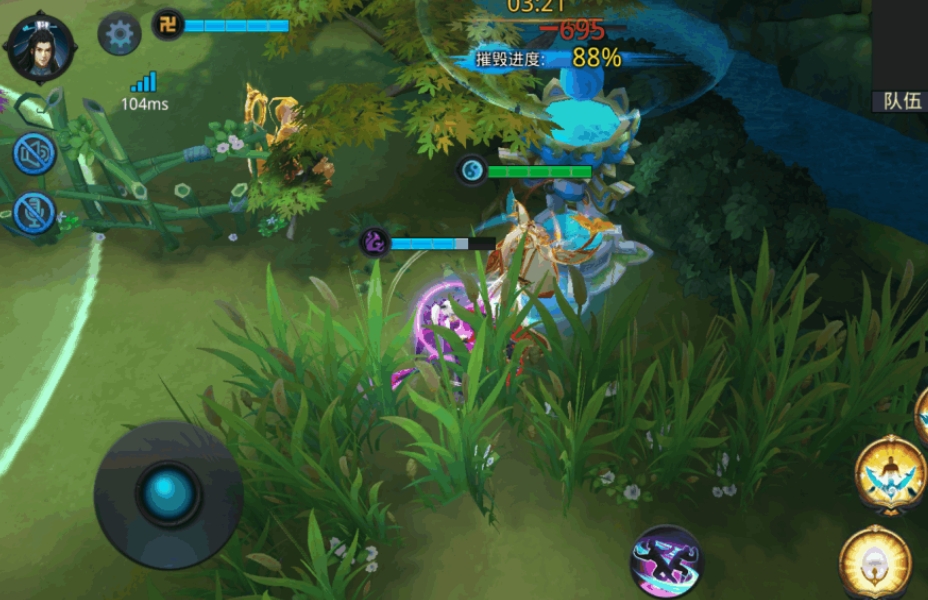The height and width of the screenshot is (600, 928).
Task: Use the golden winged figure ability
Action: click(x=890, y=474)
